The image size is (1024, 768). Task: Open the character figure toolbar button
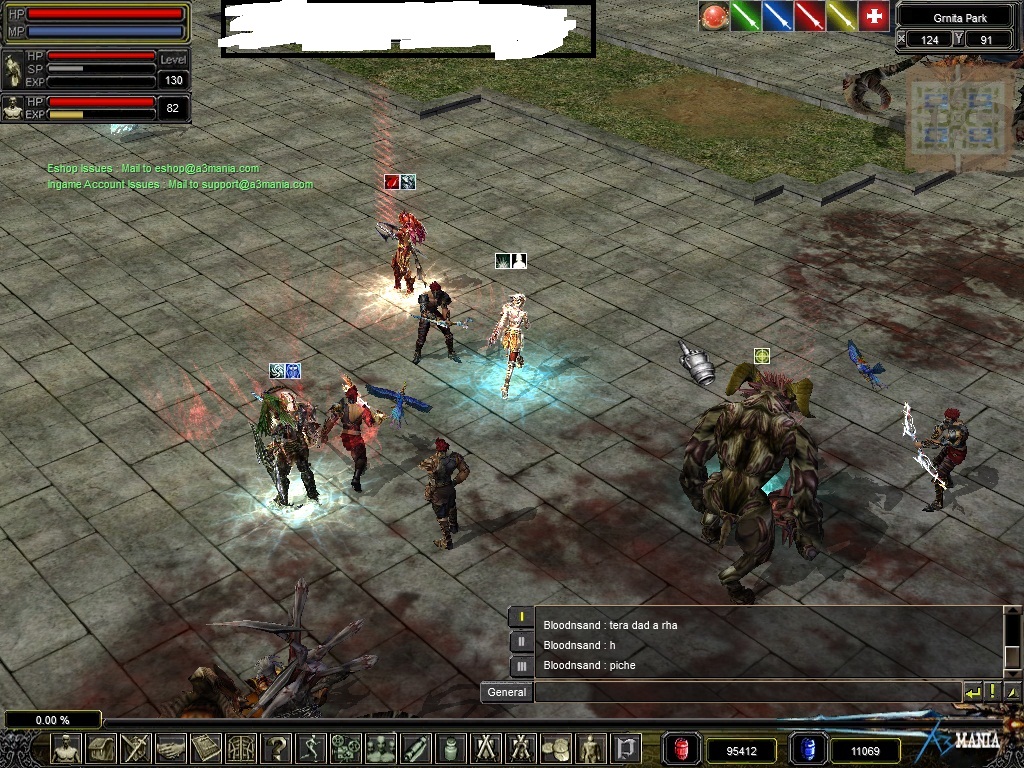[x=66, y=748]
